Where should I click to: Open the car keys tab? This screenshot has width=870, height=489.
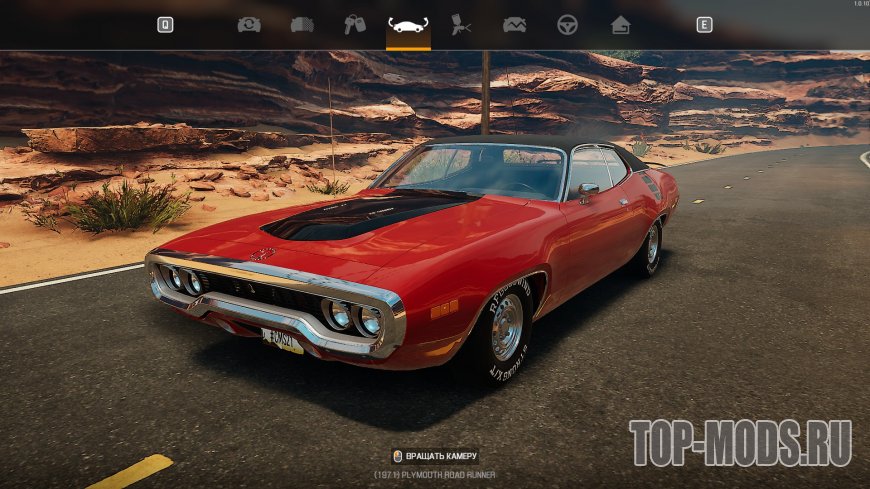pyautogui.click(x=355, y=25)
